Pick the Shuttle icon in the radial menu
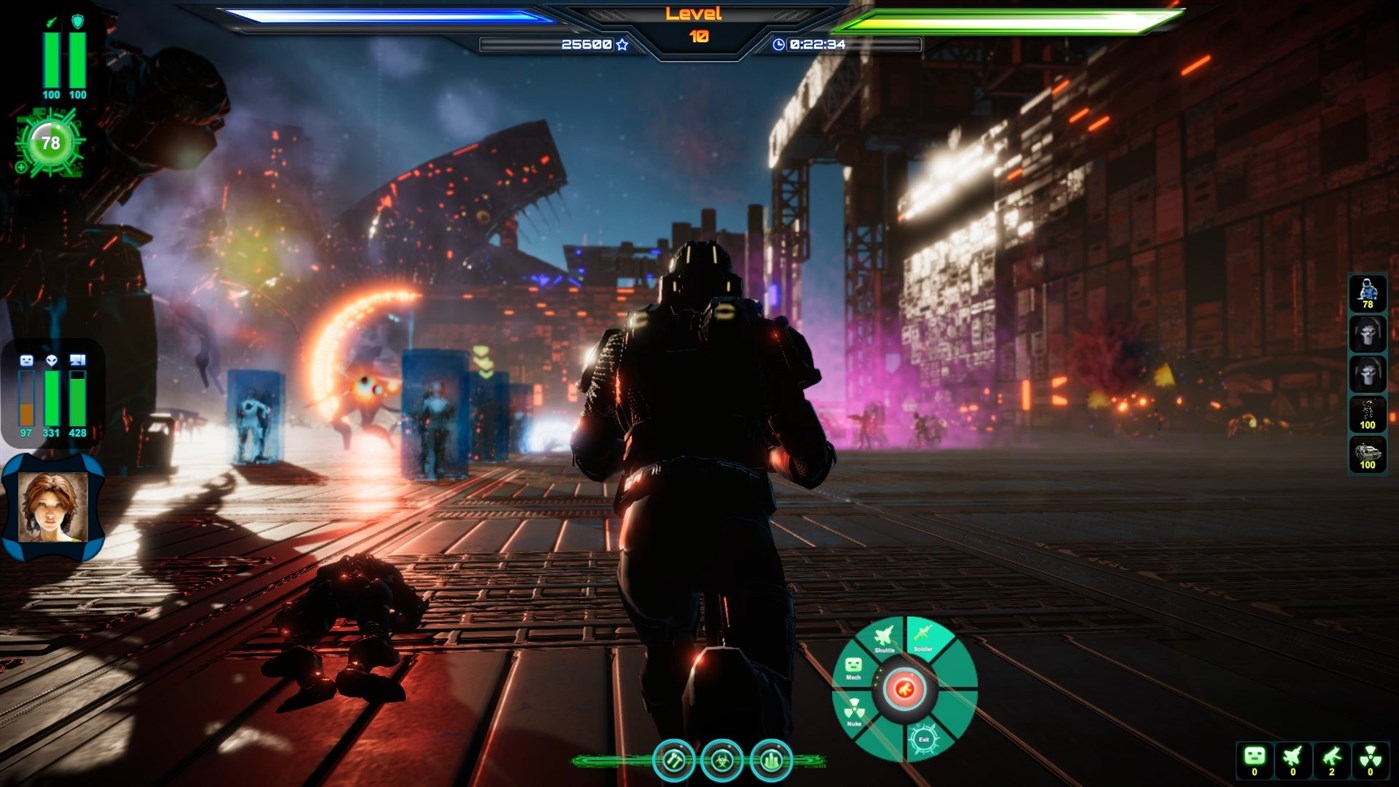Screen dimensions: 1399x787 (883, 633)
